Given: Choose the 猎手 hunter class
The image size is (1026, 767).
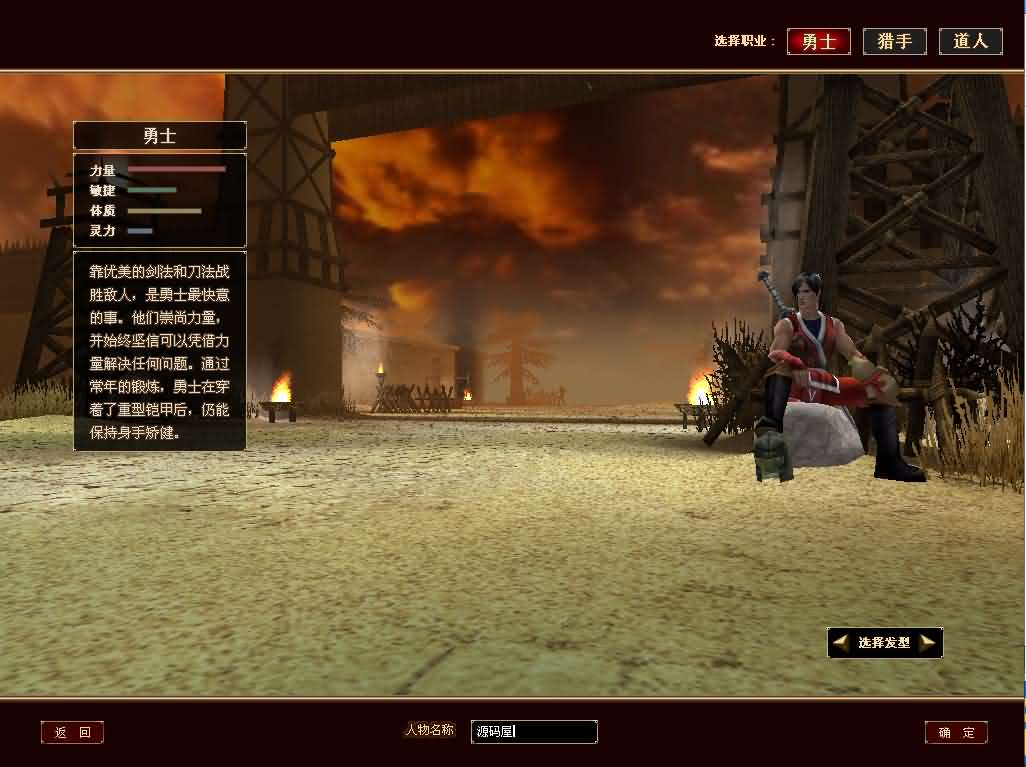Looking at the screenshot, I should click(894, 41).
